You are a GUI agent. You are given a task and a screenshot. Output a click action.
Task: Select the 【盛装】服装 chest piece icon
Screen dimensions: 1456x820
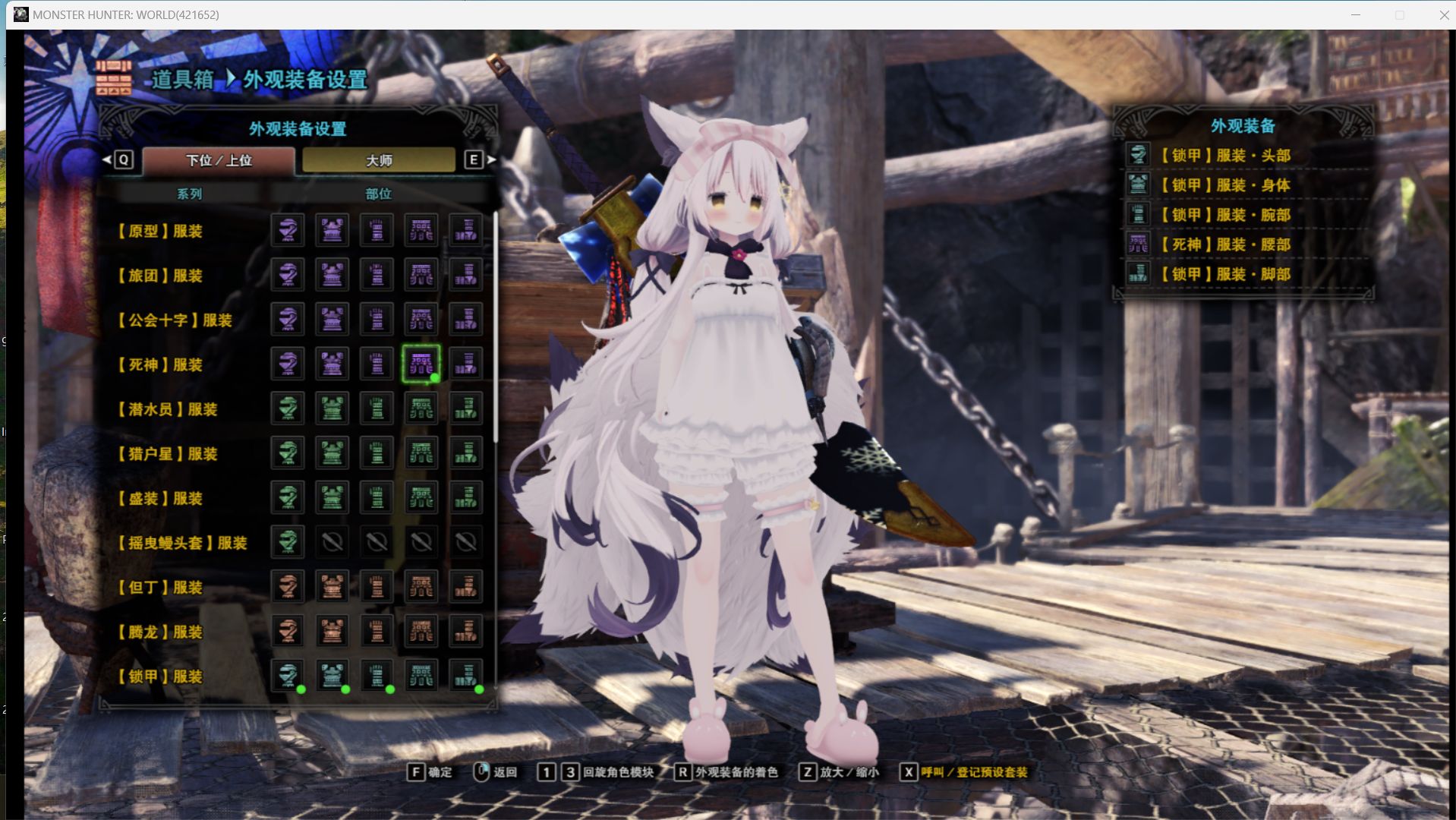332,497
